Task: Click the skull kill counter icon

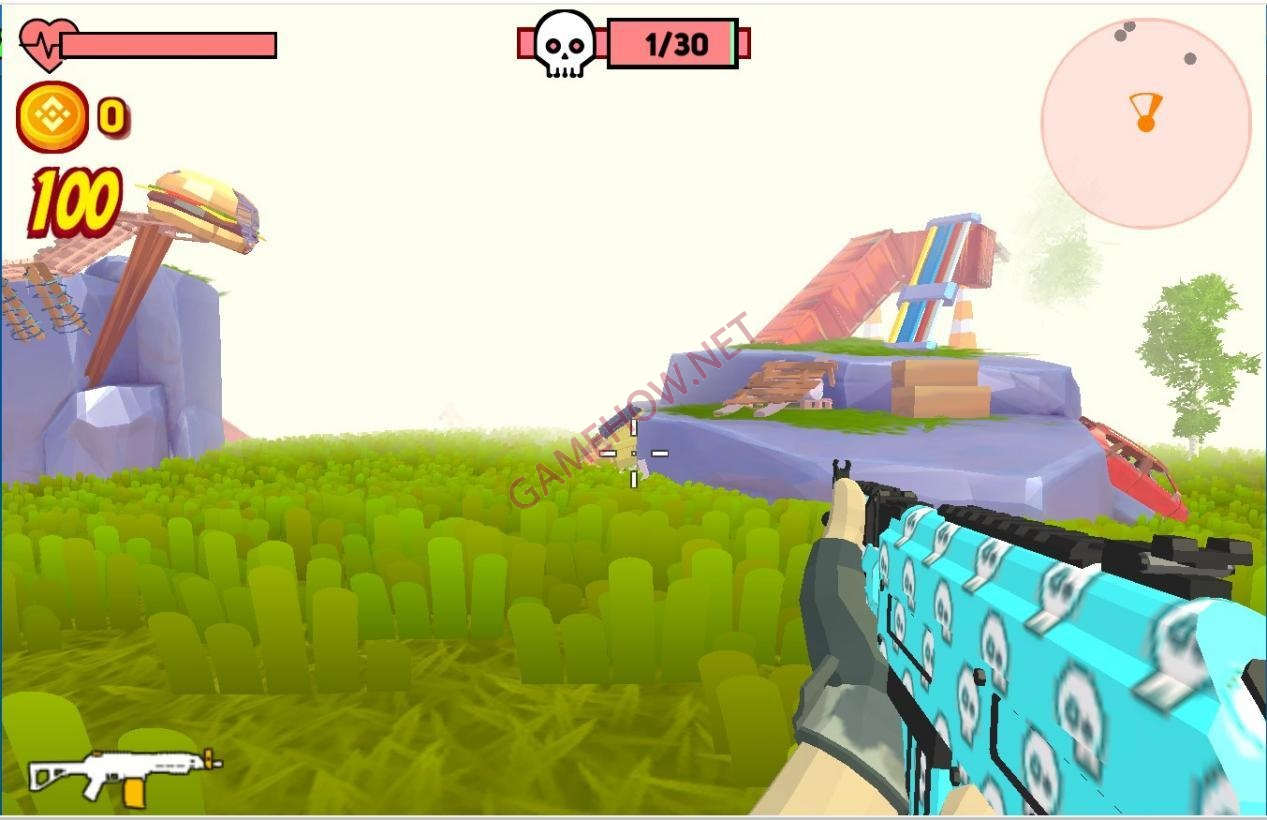Action: pos(563,44)
